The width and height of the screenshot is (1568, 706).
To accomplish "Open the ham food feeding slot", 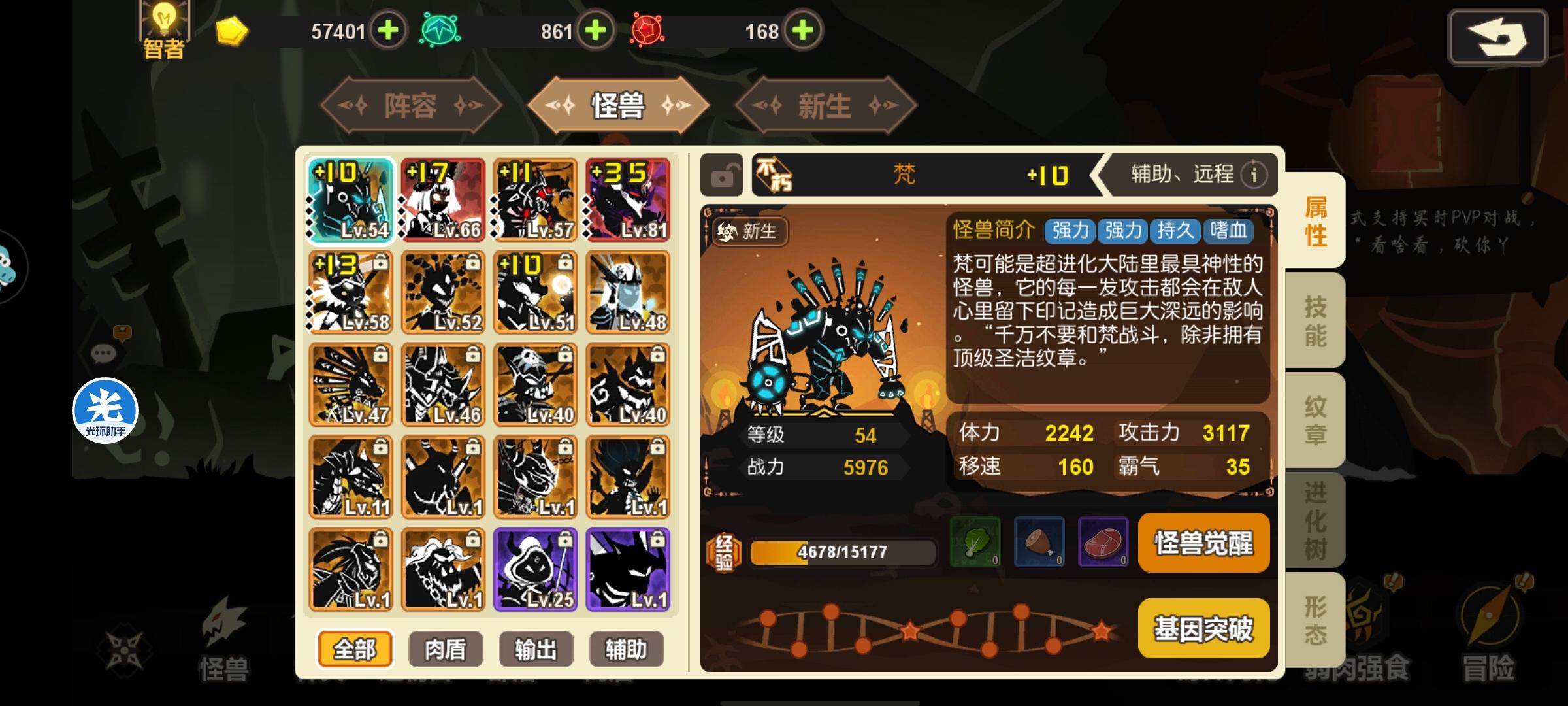I will point(1039,543).
